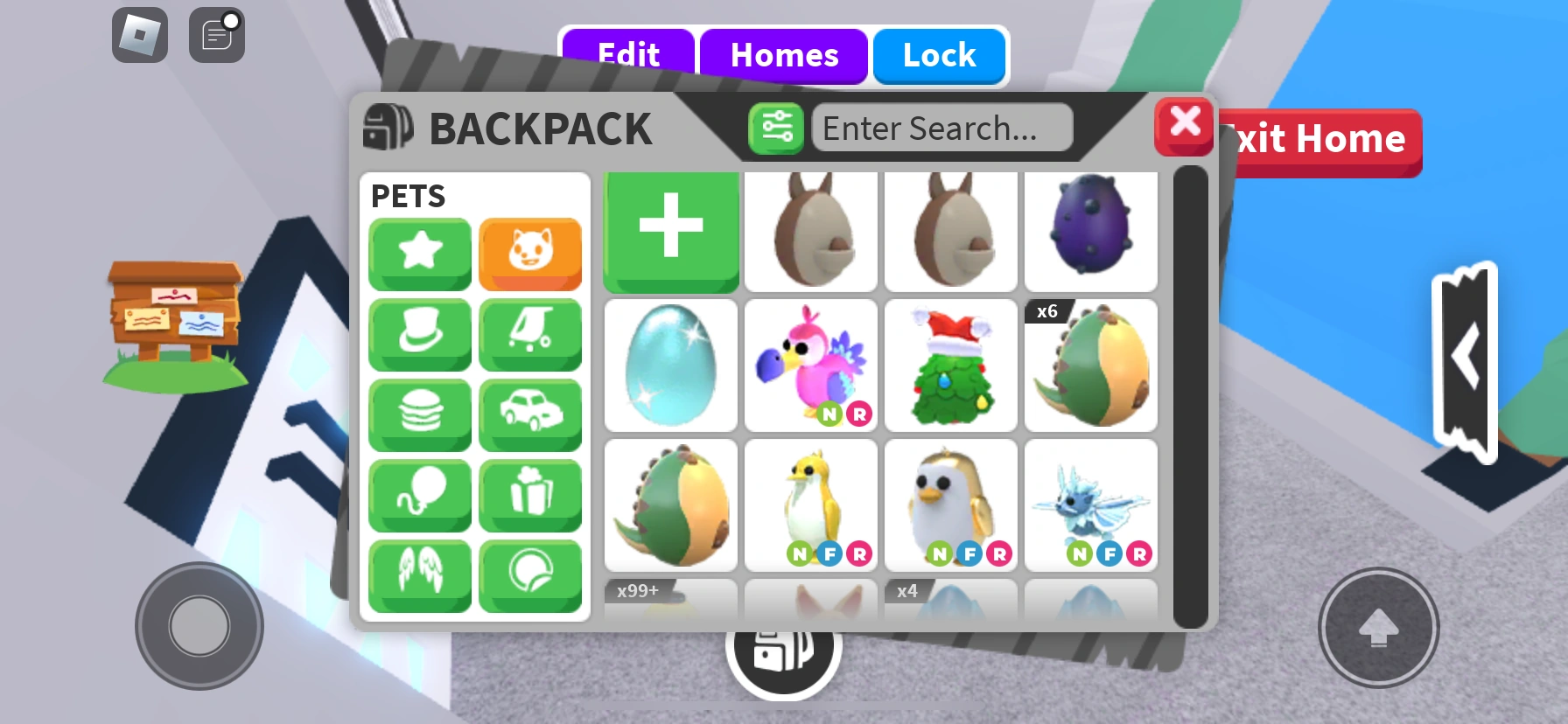1568x724 pixels.
Task: Open the Pets category with the cat icon
Action: (x=530, y=254)
